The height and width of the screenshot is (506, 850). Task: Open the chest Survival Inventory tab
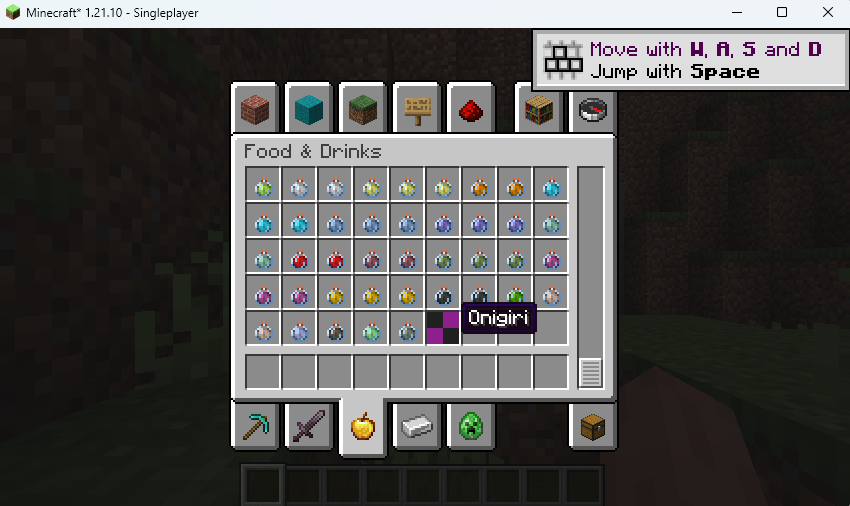click(593, 428)
